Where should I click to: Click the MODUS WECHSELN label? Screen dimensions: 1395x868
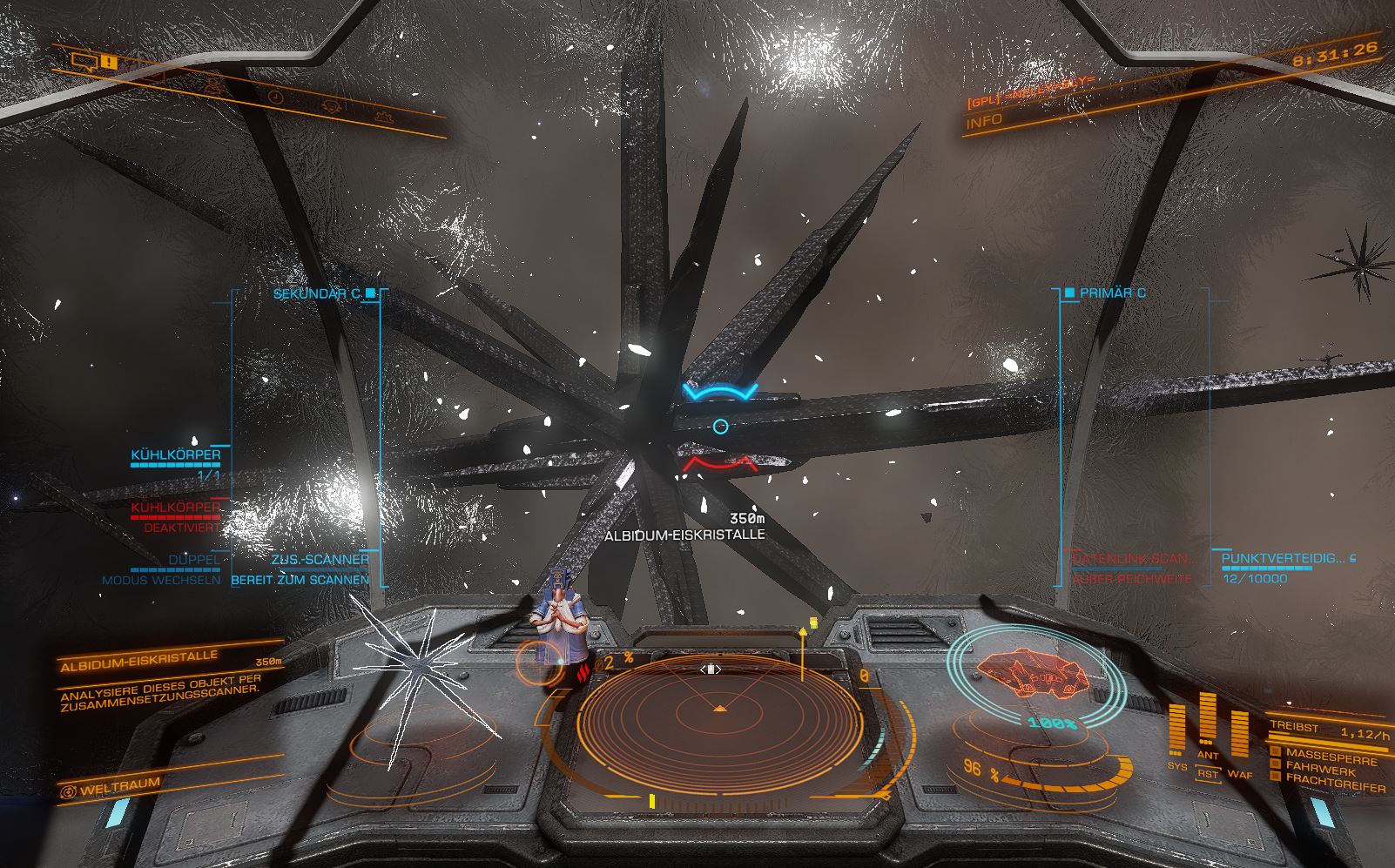pos(161,580)
